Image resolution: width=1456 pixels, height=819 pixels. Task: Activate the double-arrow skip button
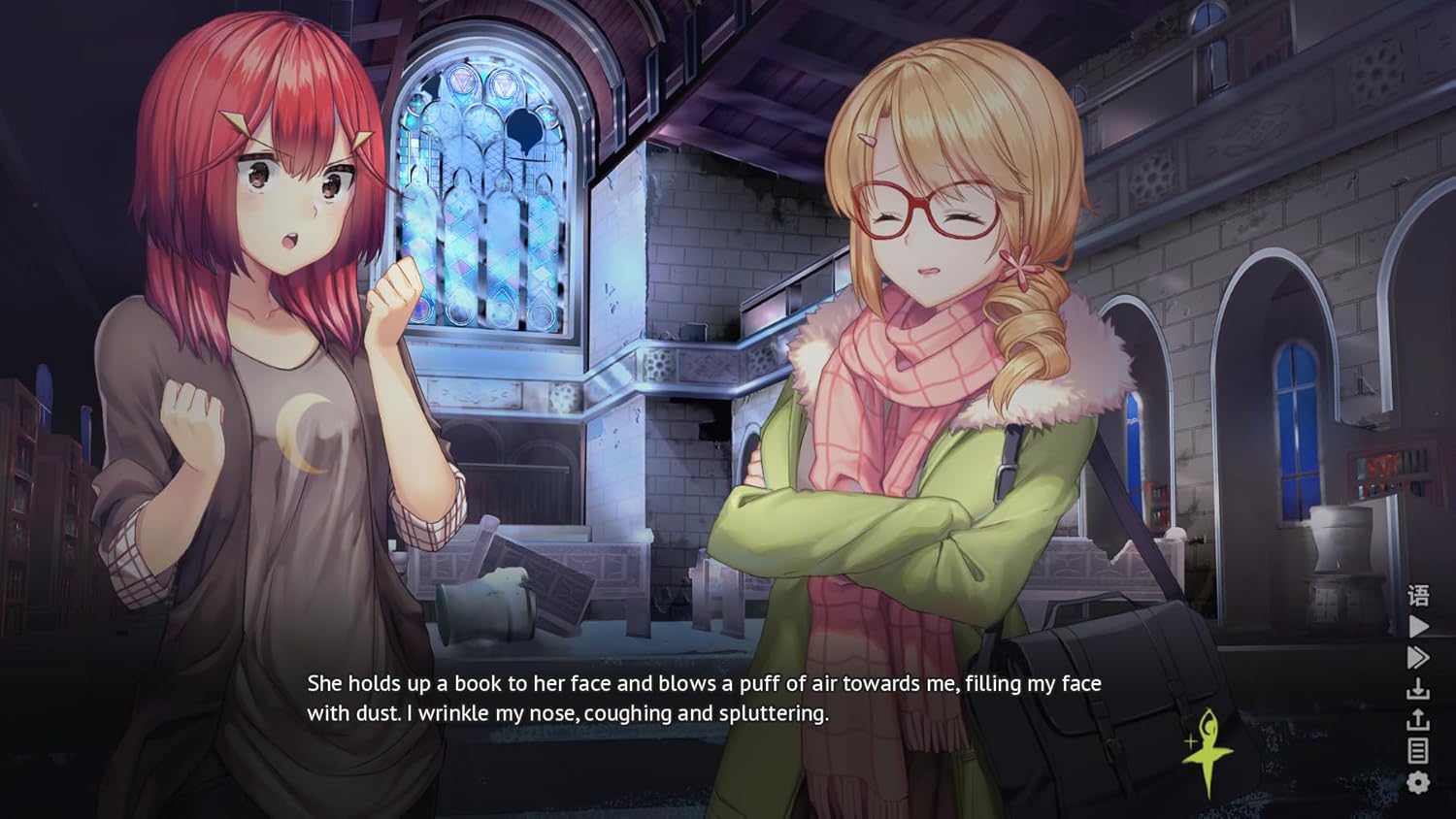1418,657
